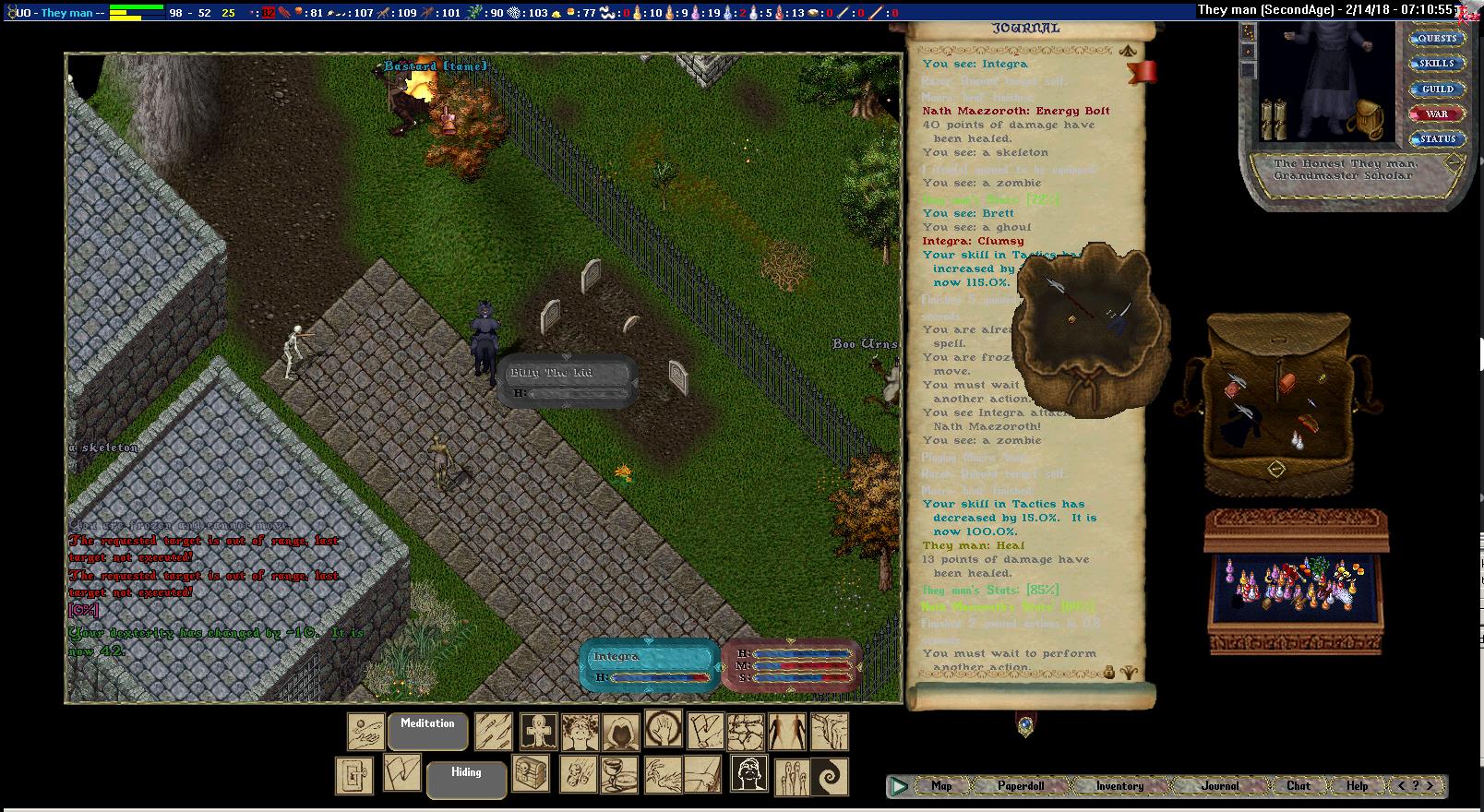Cast the hooded figure spell icon

[620, 732]
